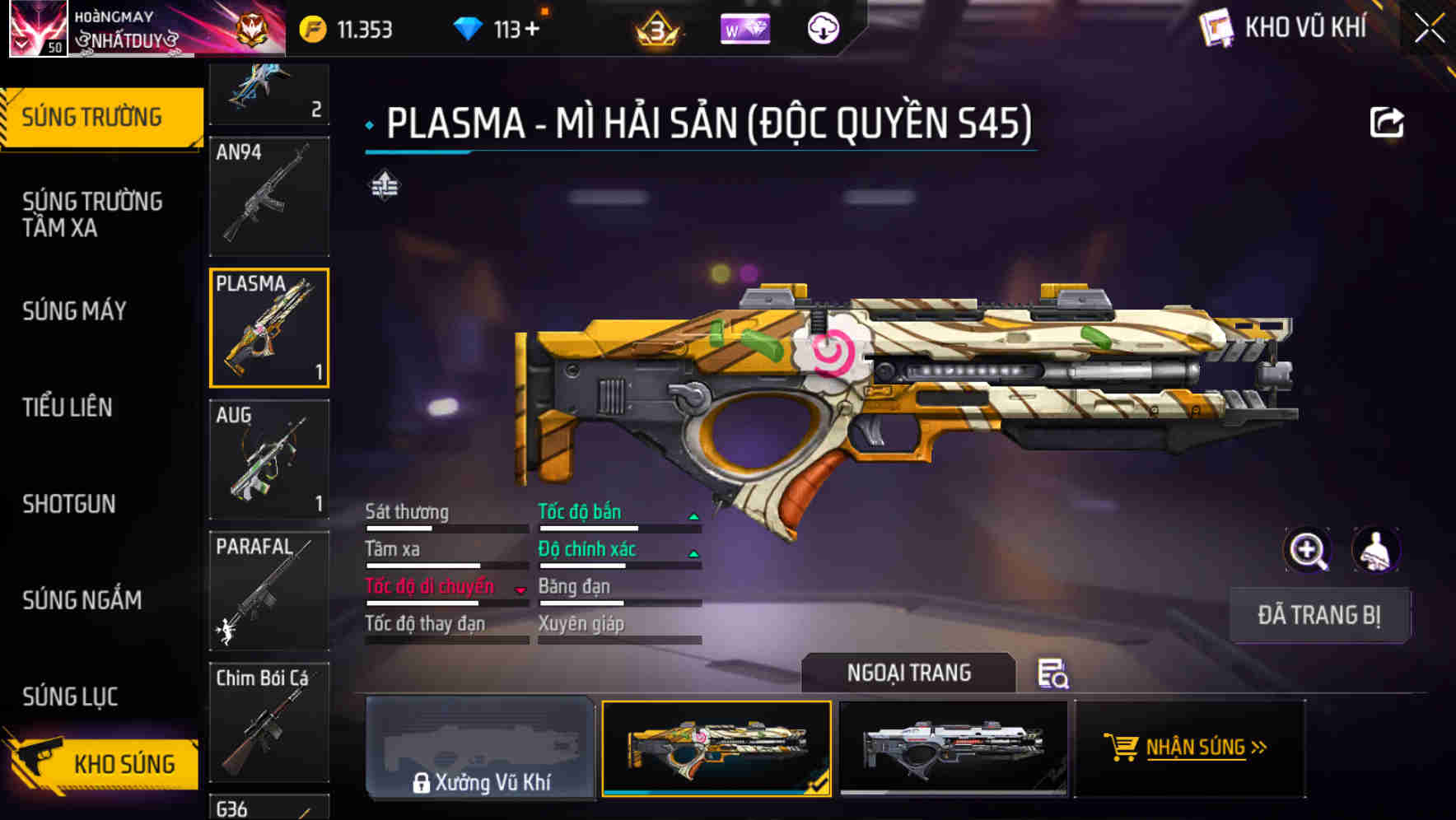Screen dimensions: 1456x820
Task: Open the share icon beside weapon name
Action: pos(1387,120)
